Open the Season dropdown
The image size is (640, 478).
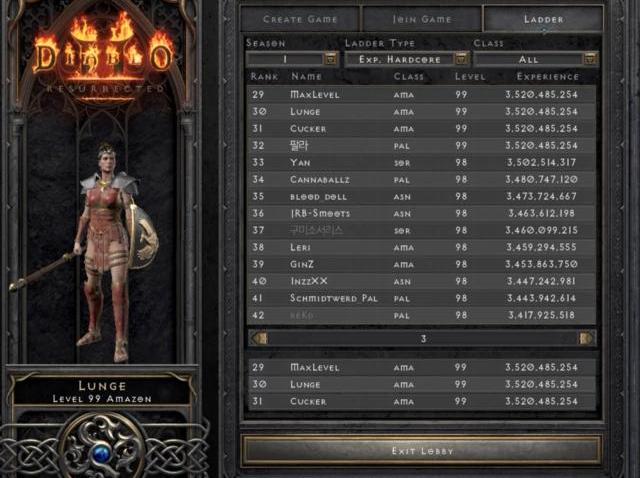coord(332,59)
